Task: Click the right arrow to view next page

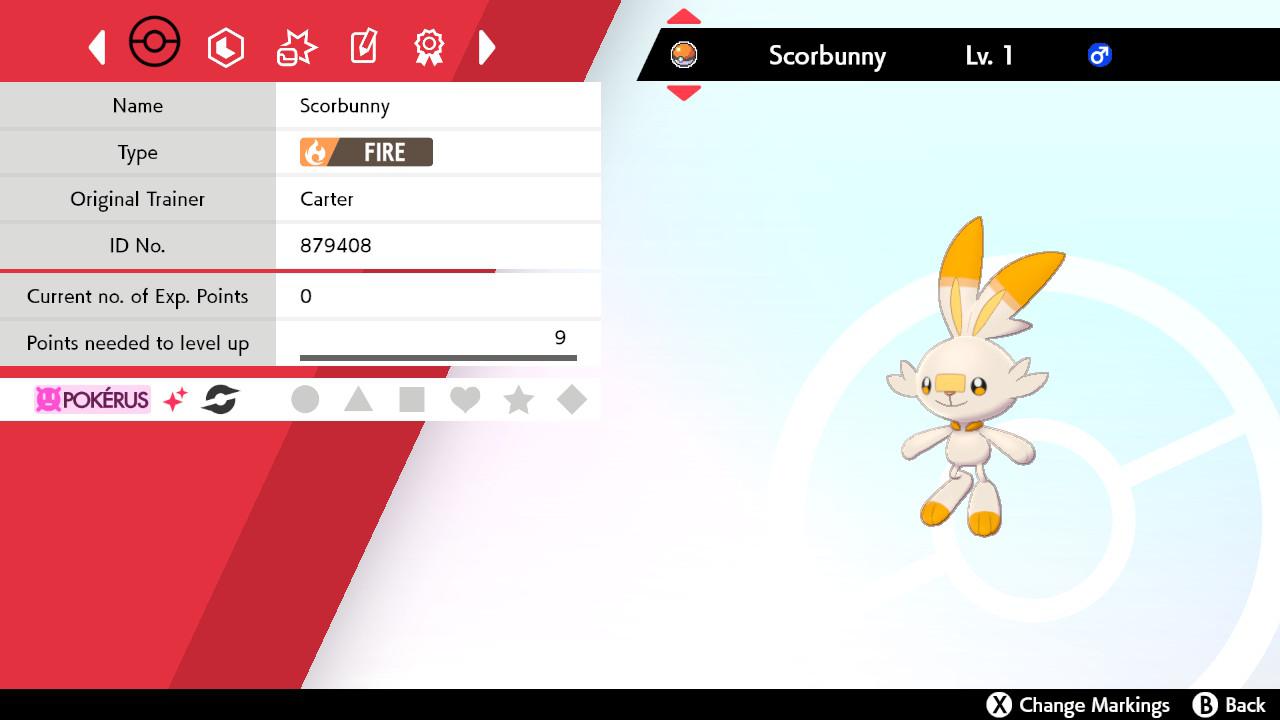Action: pyautogui.click(x=487, y=46)
